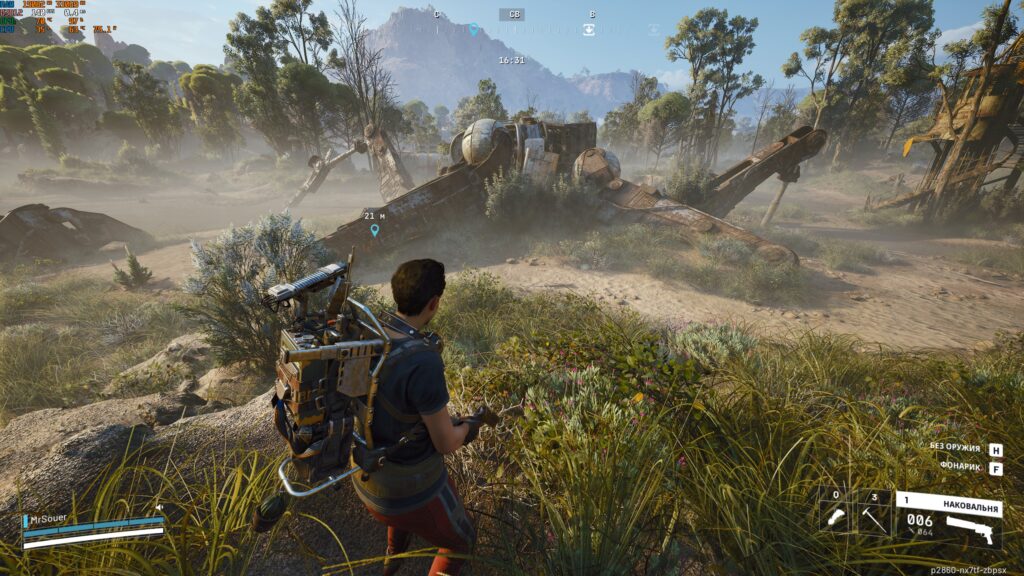The height and width of the screenshot is (576, 1024).
Task: Click the cyan 21 м waypoint pin
Action: pyautogui.click(x=375, y=230)
